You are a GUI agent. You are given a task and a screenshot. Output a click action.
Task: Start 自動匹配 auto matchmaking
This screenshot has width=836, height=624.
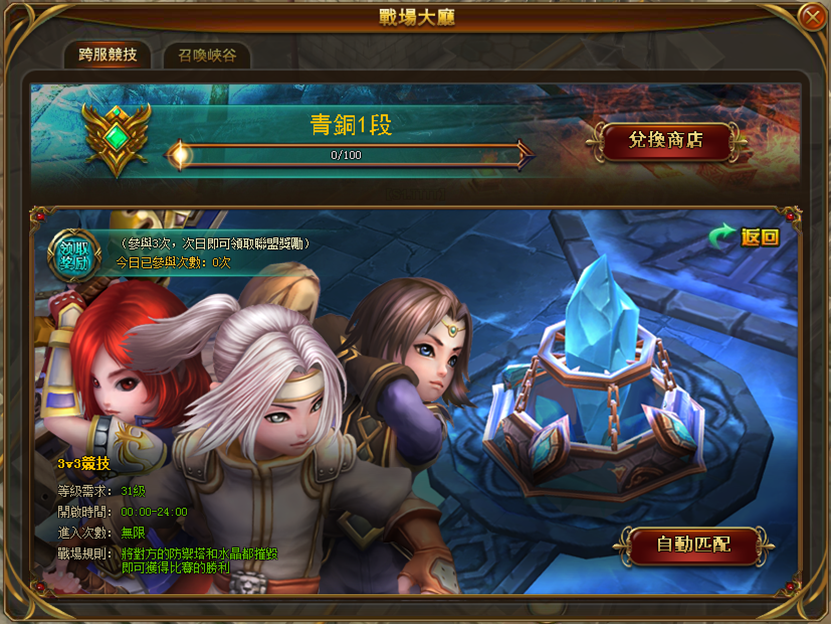(693, 545)
